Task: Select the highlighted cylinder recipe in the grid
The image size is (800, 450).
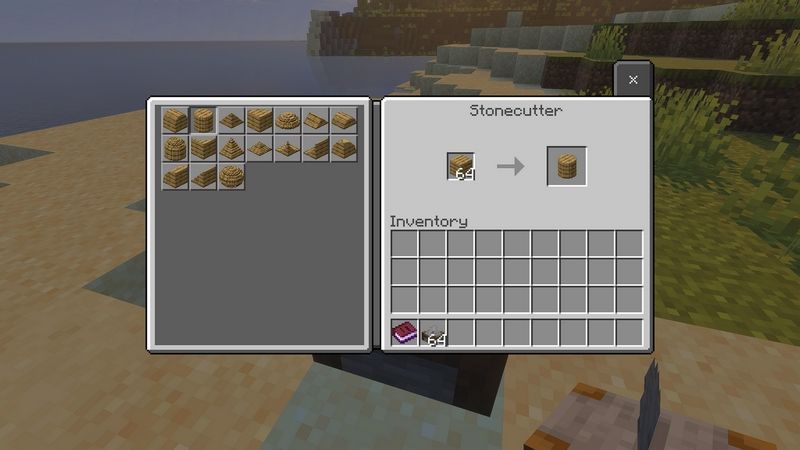Action: click(x=204, y=121)
